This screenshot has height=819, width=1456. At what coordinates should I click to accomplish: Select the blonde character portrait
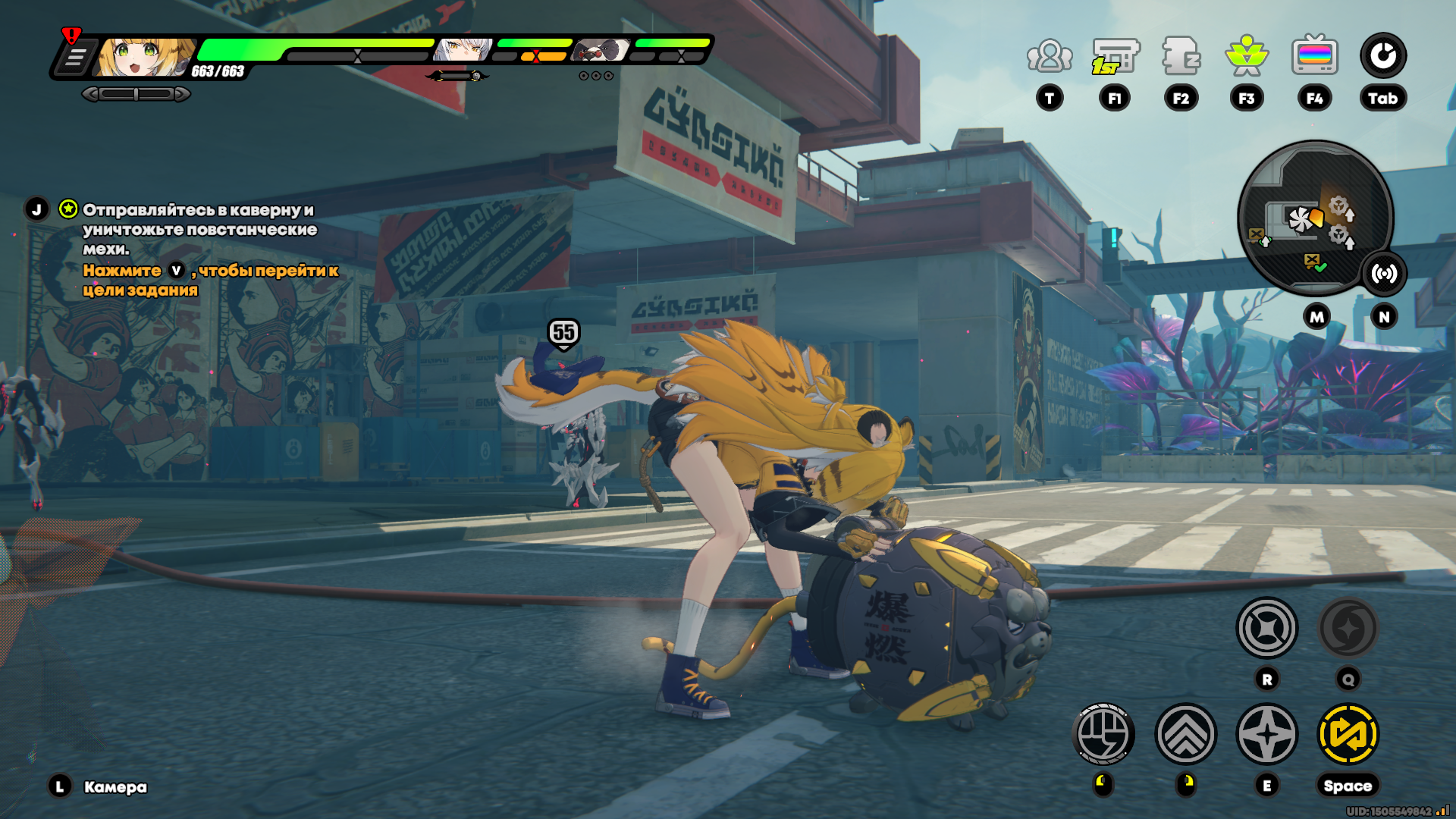tap(144, 56)
